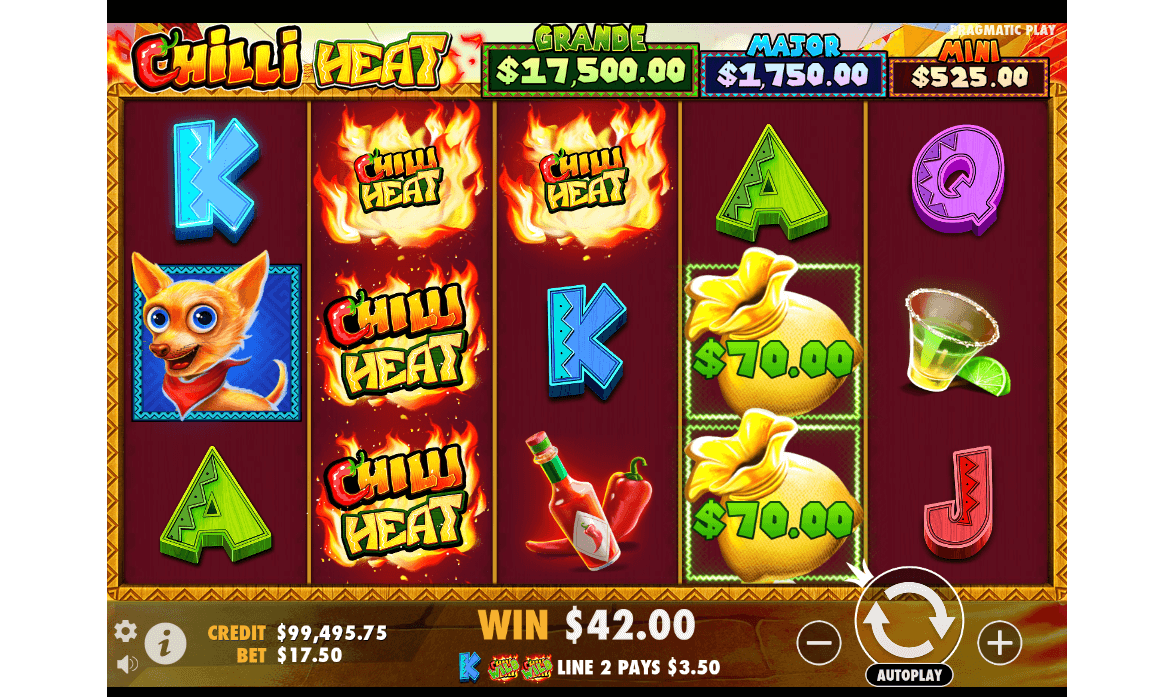Decrease the bet with the minus button

coord(818,643)
